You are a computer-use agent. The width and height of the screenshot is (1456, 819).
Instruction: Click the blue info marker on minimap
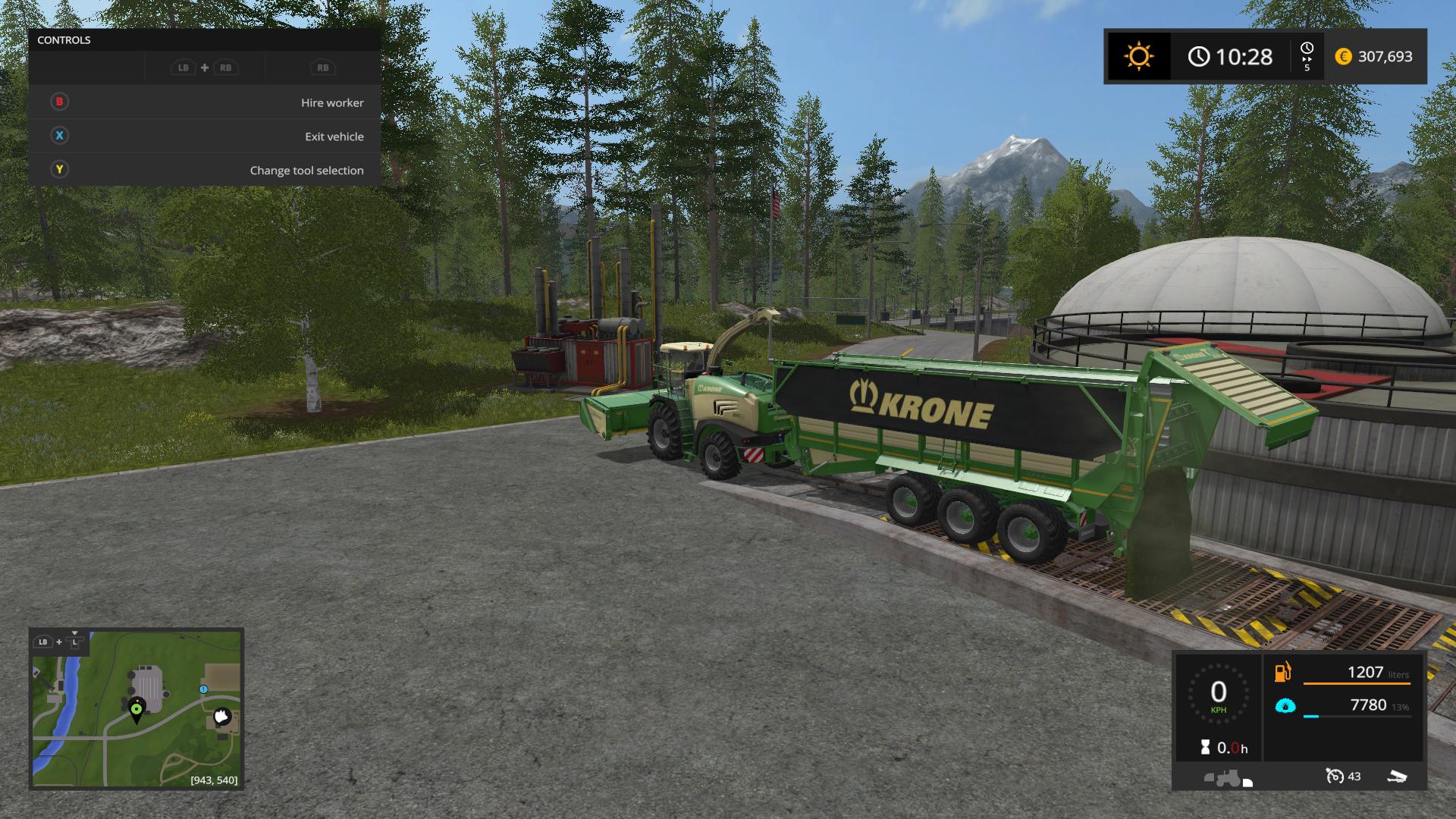click(x=203, y=689)
